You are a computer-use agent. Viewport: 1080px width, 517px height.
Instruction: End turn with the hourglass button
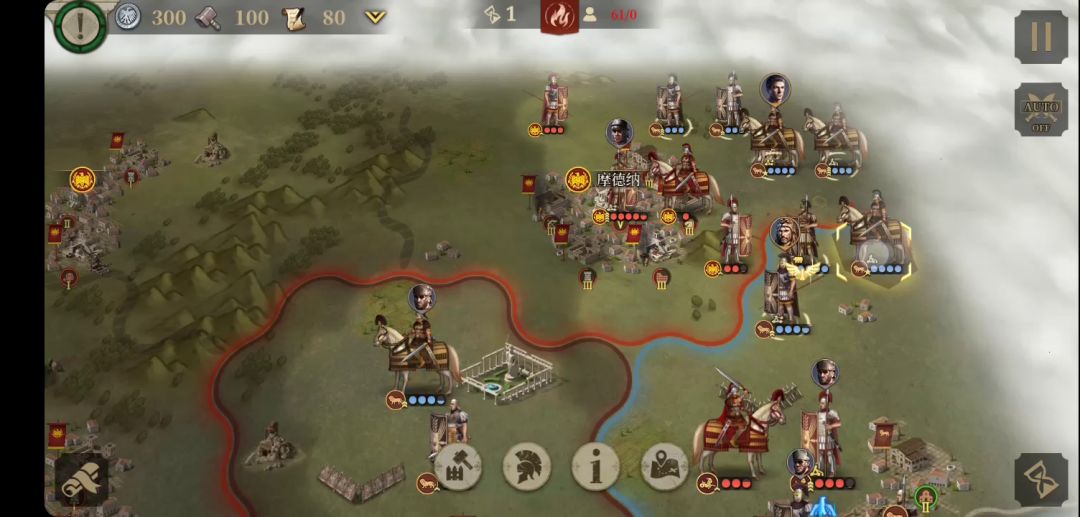tap(1041, 479)
